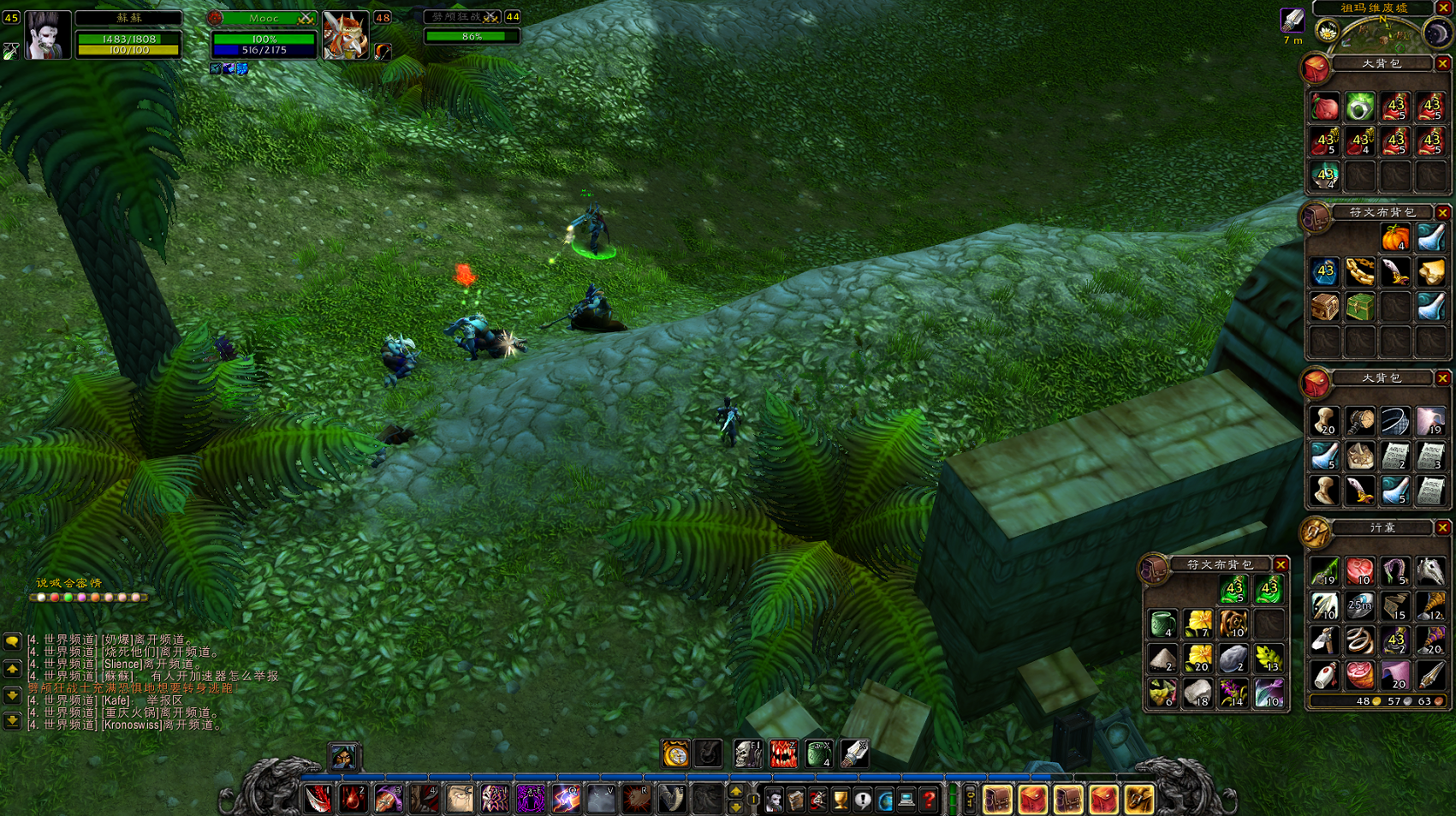Select the pumpkin item in the bag
The width and height of the screenshot is (1456, 816).
pos(1395,237)
